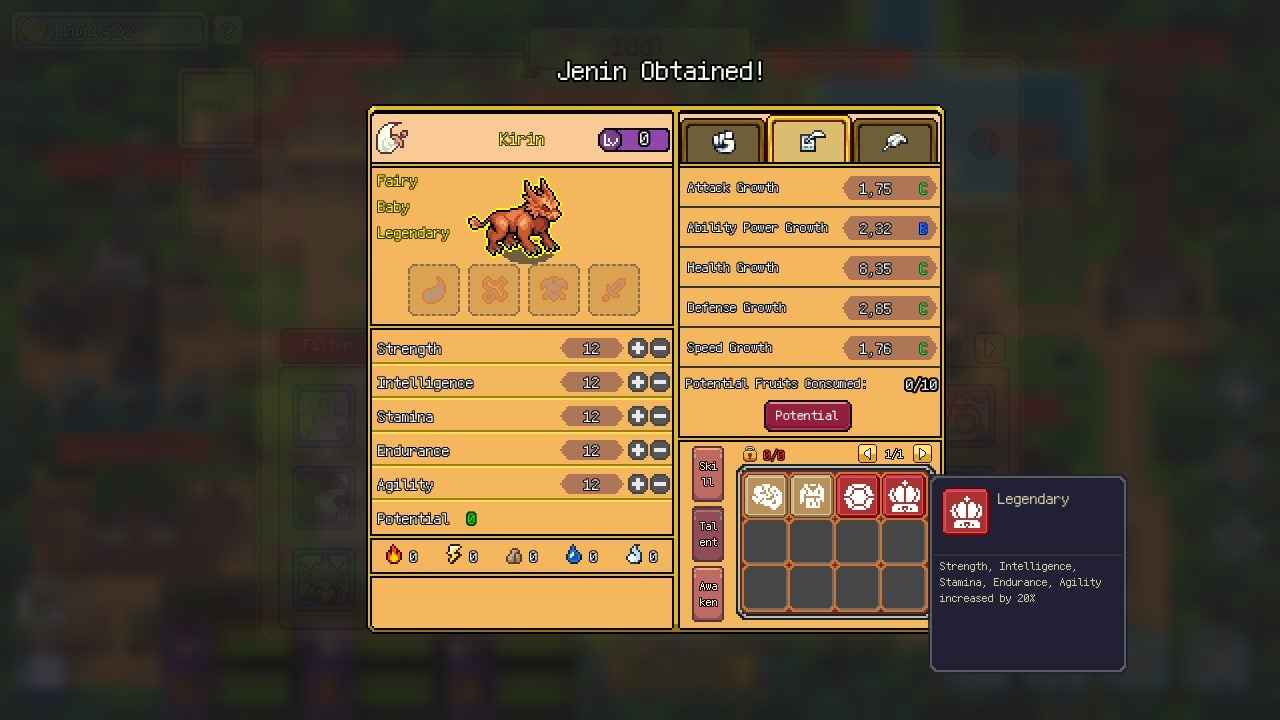Switch to the Talent section
Image resolution: width=1280 pixels, height=720 pixels.
point(708,534)
